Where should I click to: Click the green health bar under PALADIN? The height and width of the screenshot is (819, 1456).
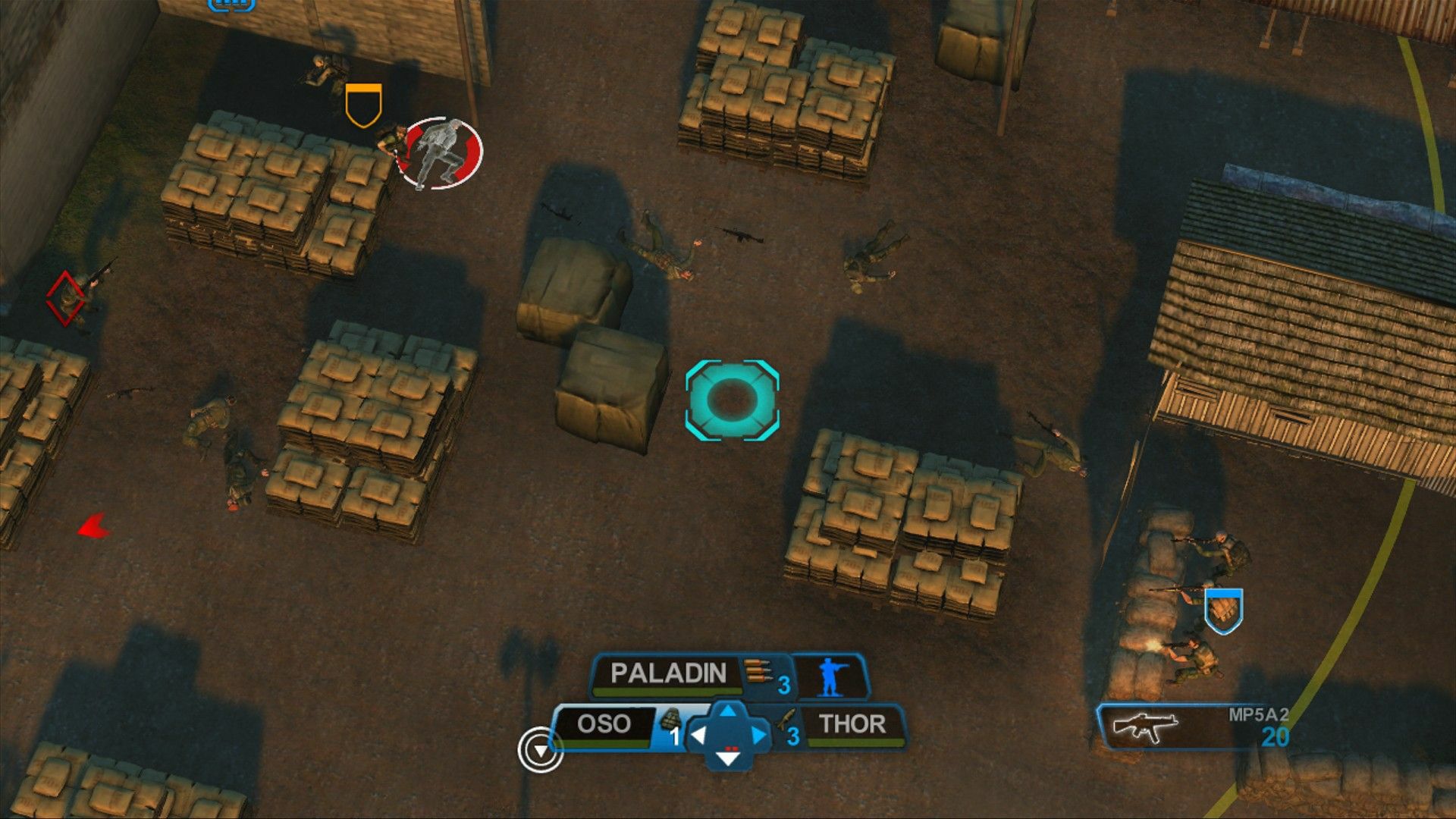coord(661,690)
